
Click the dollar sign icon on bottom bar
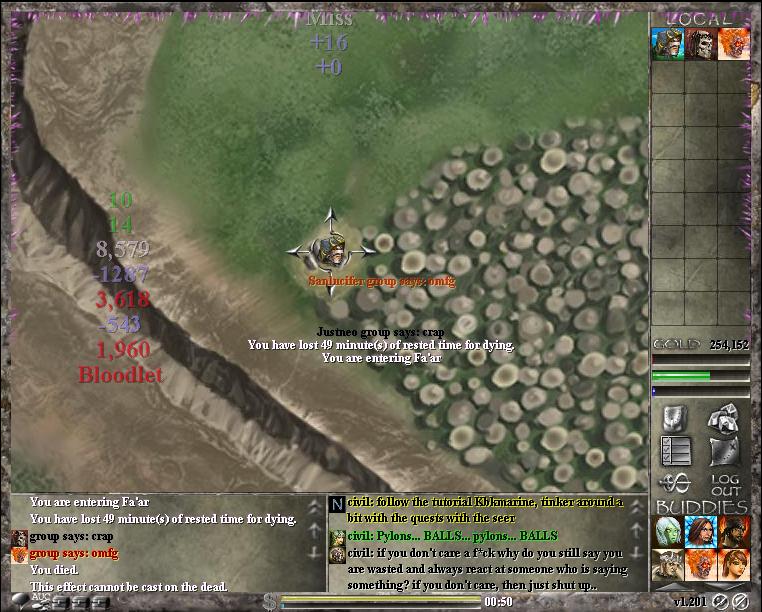270,601
